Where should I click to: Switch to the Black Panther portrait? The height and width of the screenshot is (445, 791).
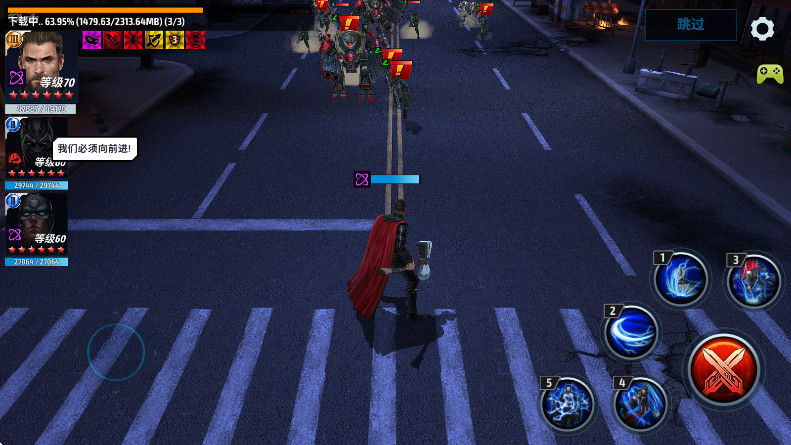(36, 150)
